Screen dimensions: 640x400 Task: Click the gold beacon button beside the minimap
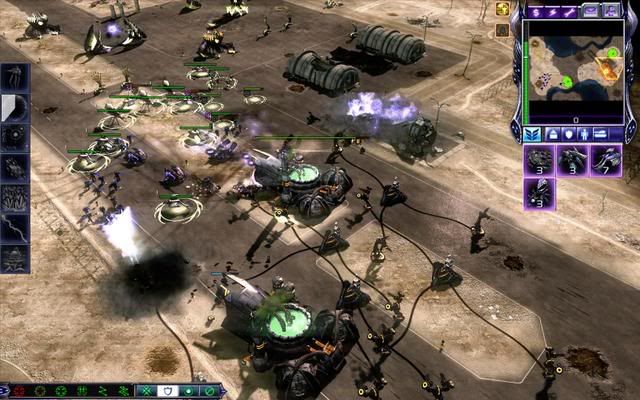pos(502,11)
